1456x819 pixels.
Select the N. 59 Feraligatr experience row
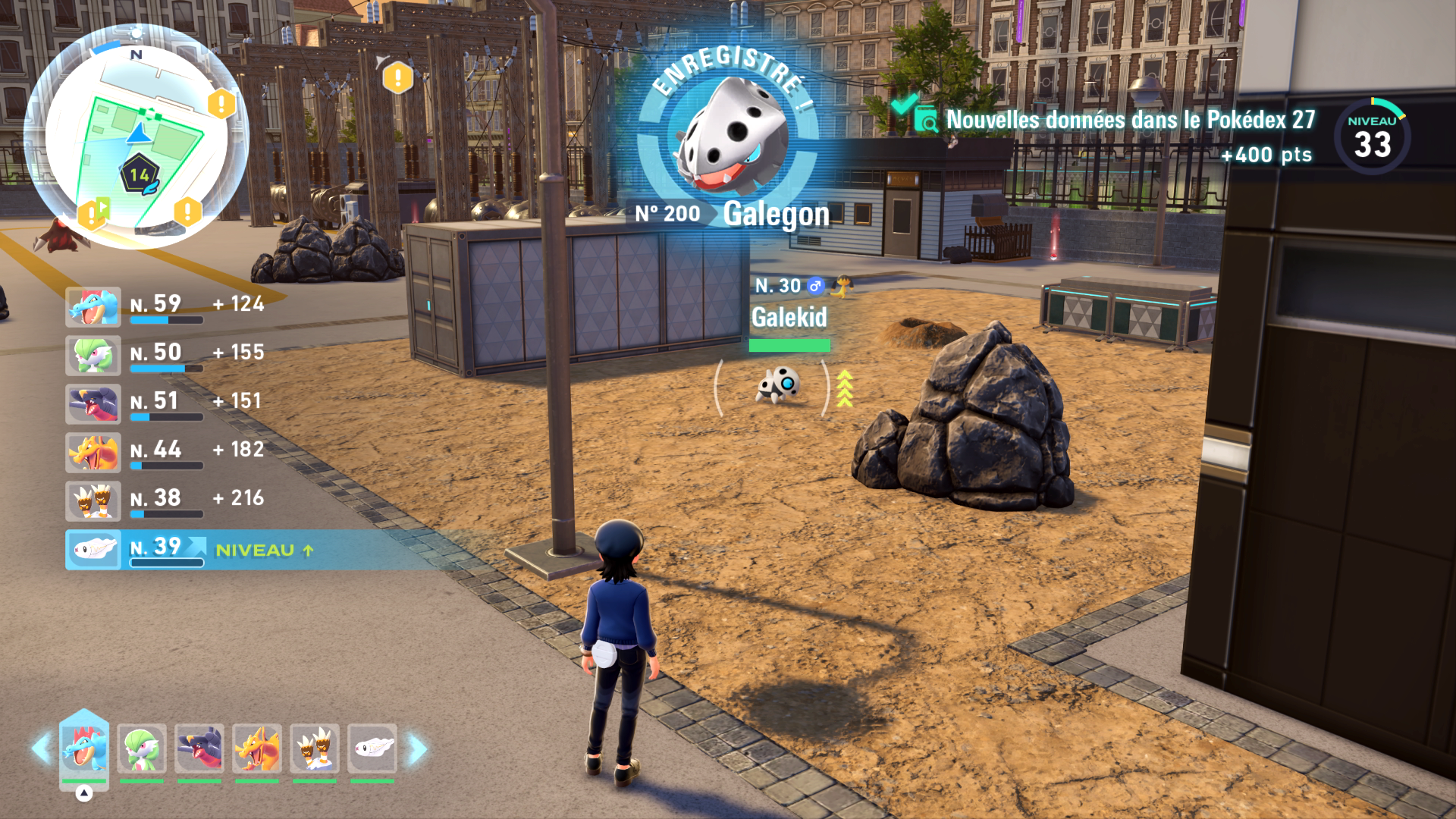click(x=167, y=306)
